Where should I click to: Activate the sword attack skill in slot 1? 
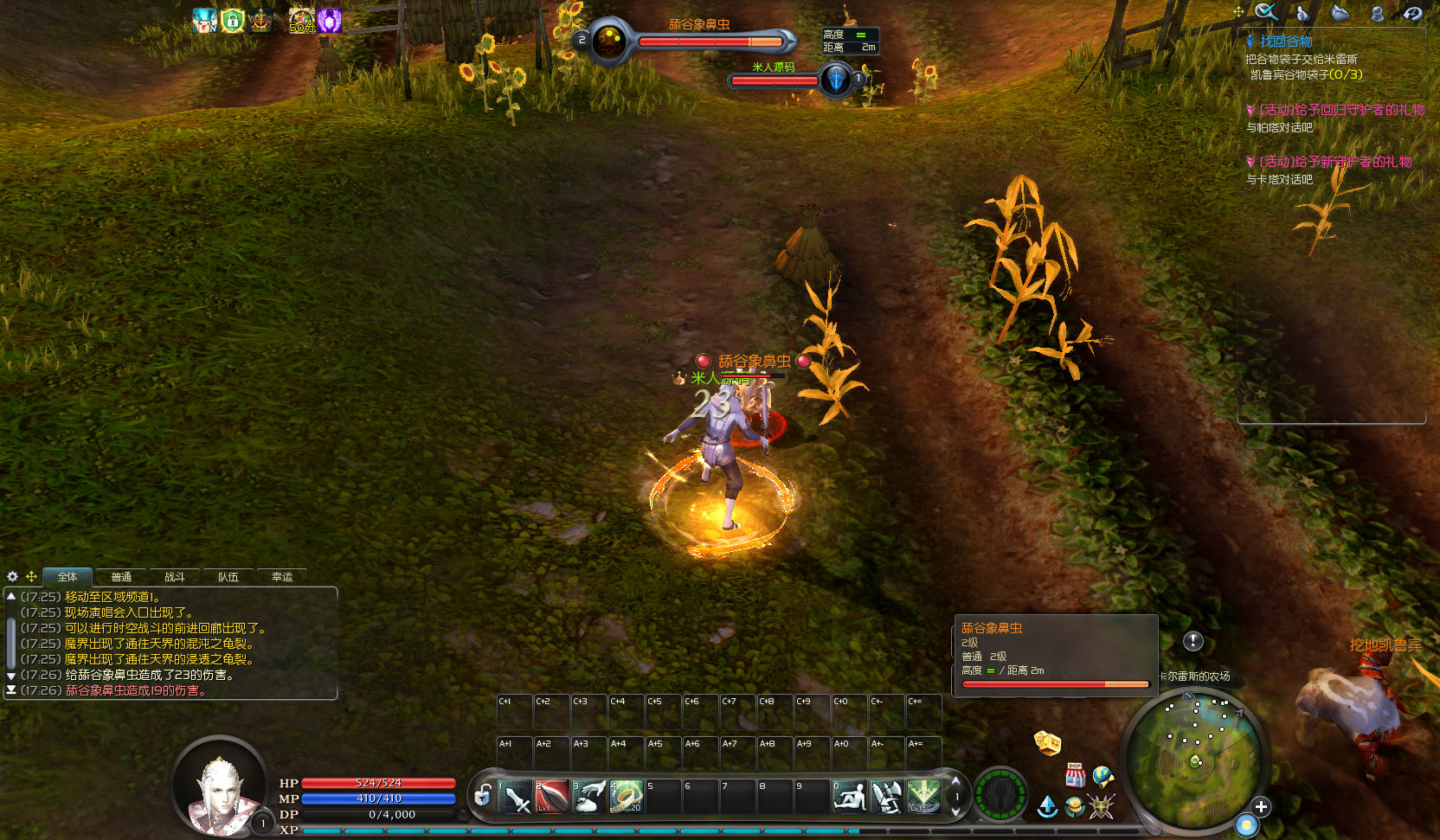[x=516, y=797]
